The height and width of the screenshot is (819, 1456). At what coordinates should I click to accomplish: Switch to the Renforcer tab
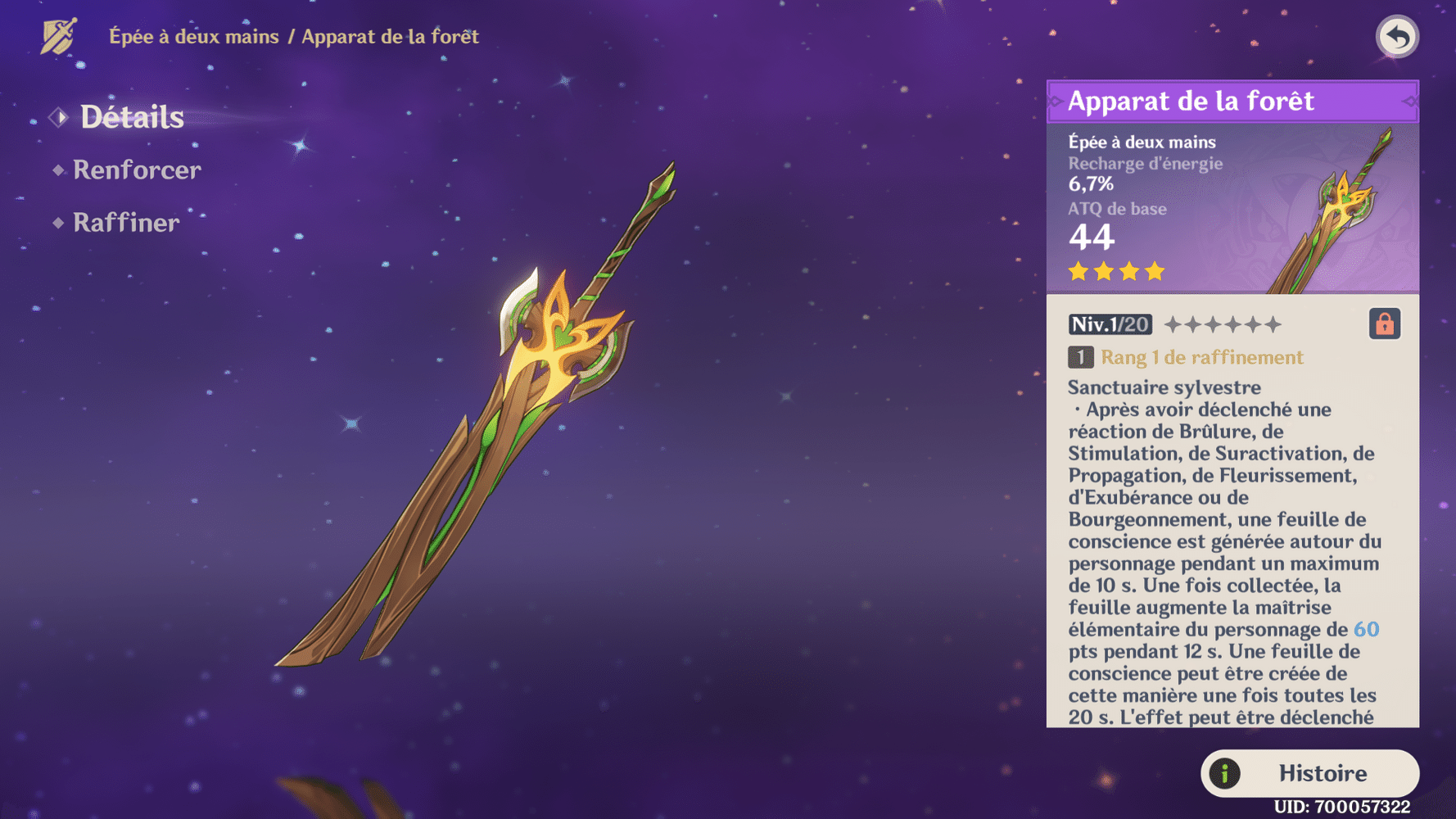(x=136, y=170)
